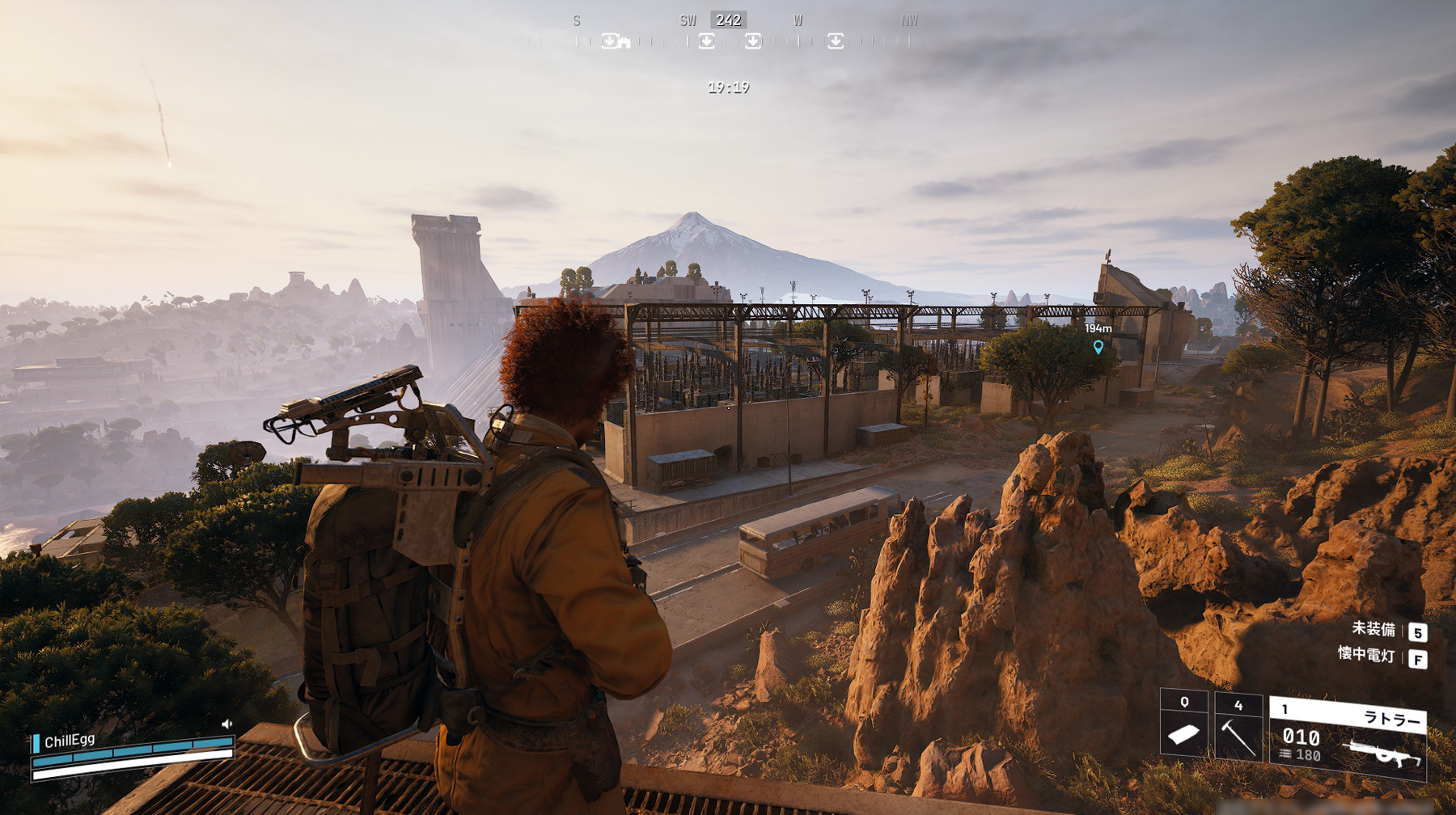Screen dimensions: 1456x815
Task: Toggle the speaker icon beside ChillEgg
Action: [x=226, y=724]
